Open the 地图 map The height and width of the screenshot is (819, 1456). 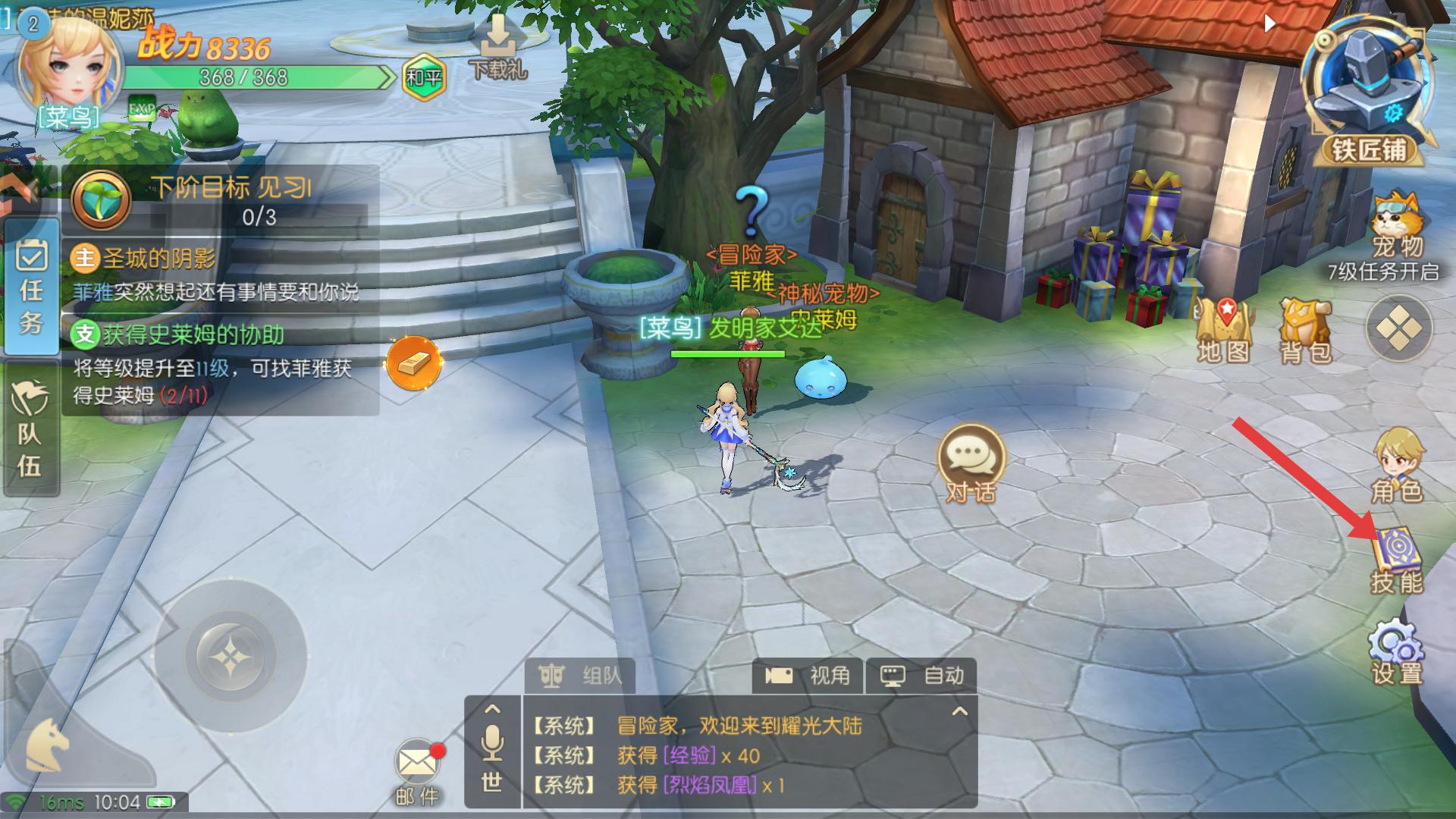click(1223, 331)
